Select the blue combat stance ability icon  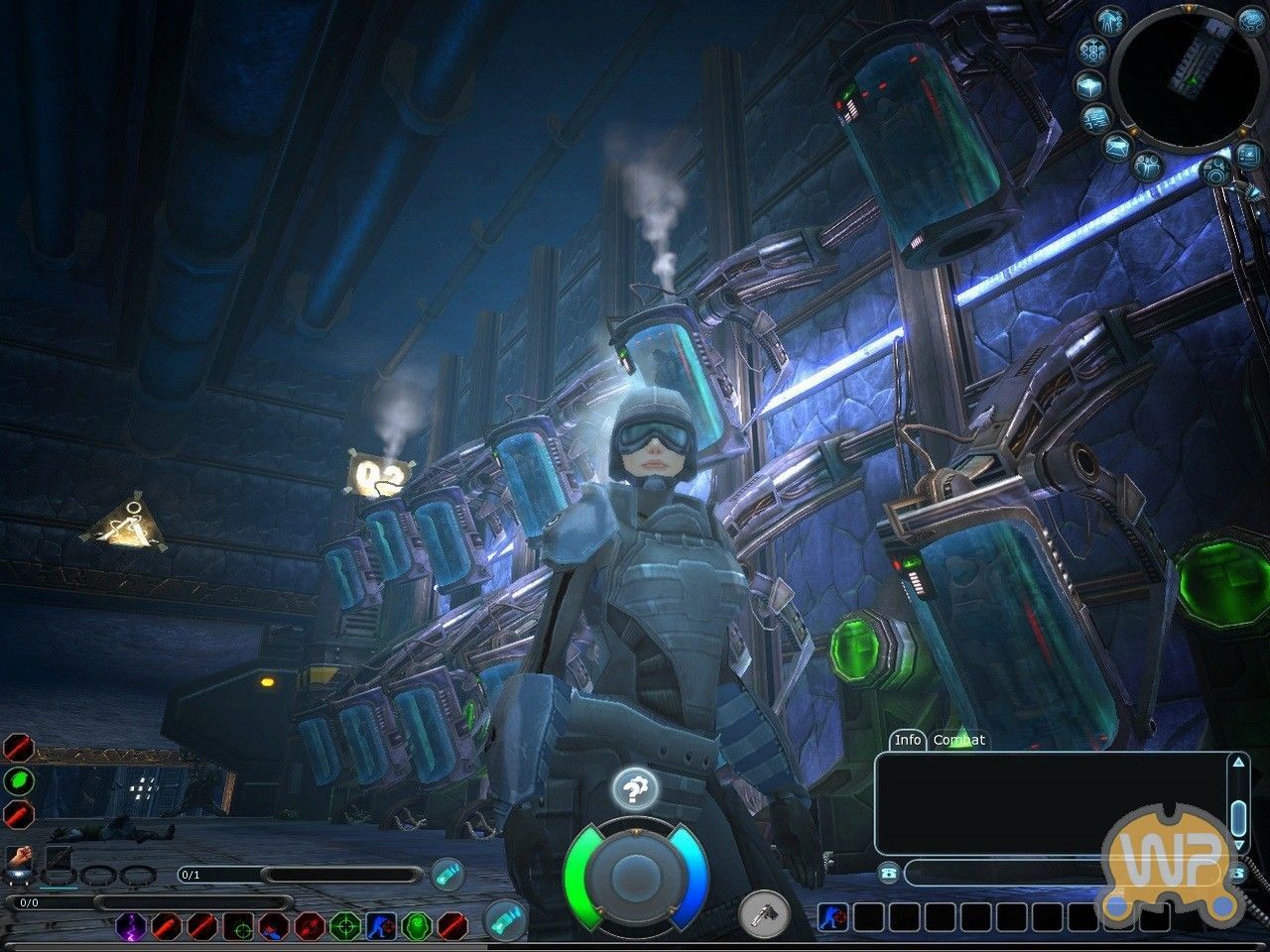(x=381, y=926)
